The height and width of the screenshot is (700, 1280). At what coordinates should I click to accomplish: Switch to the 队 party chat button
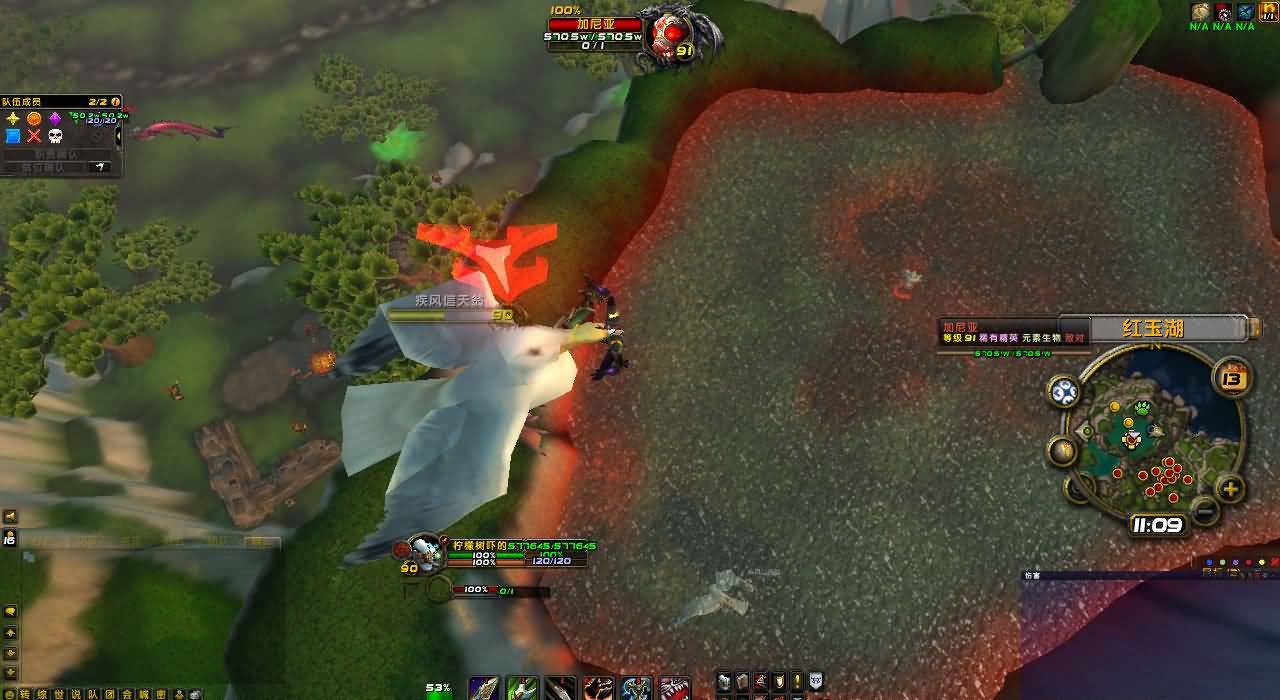[93, 693]
